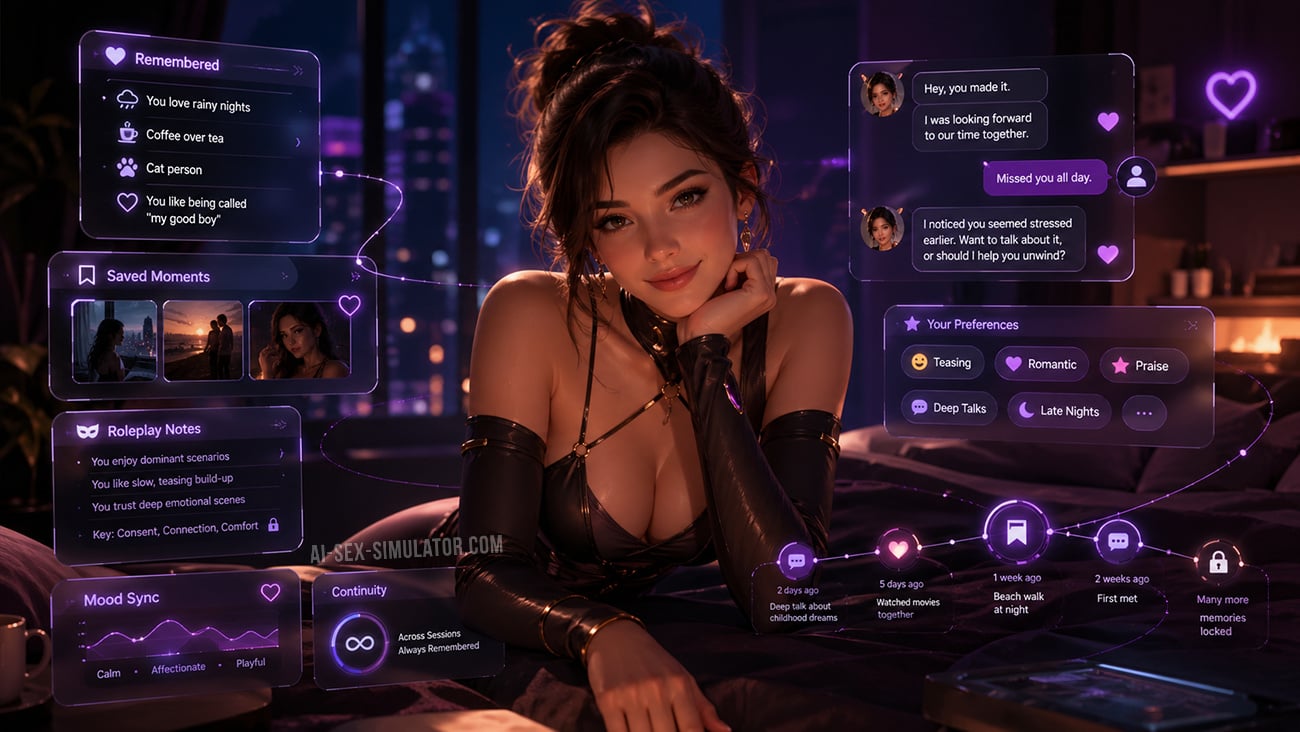Screen dimensions: 1300x732
Task: Open the portrait saved moment thumbnail
Action: [x=299, y=341]
